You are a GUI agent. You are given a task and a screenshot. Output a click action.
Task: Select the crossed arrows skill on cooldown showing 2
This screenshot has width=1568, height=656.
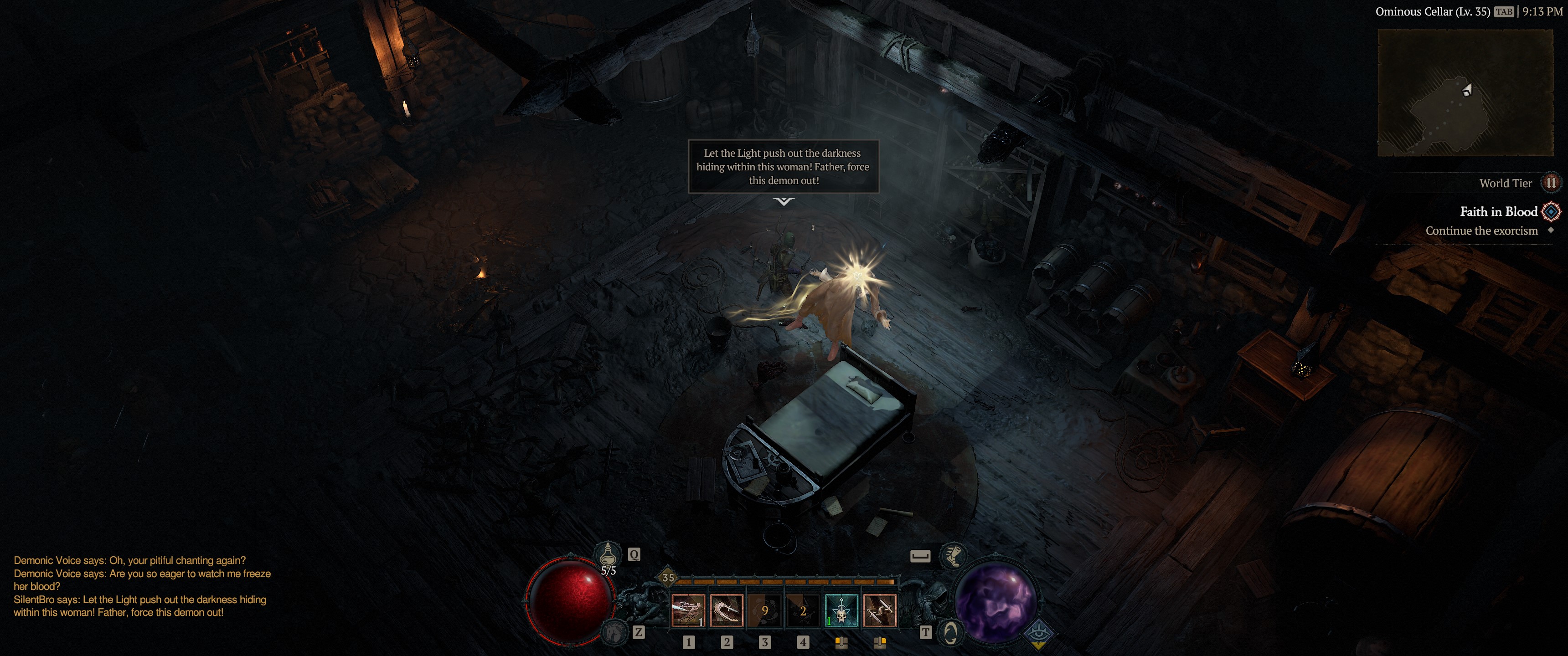tap(803, 610)
